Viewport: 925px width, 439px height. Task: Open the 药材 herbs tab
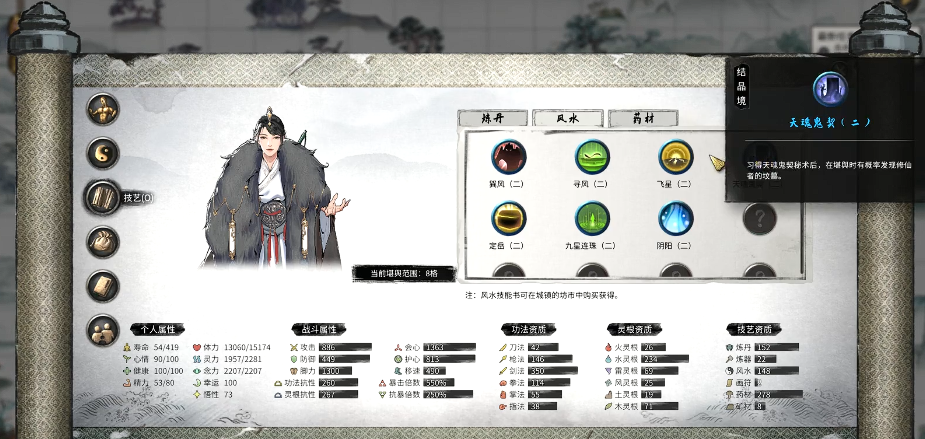tap(641, 118)
